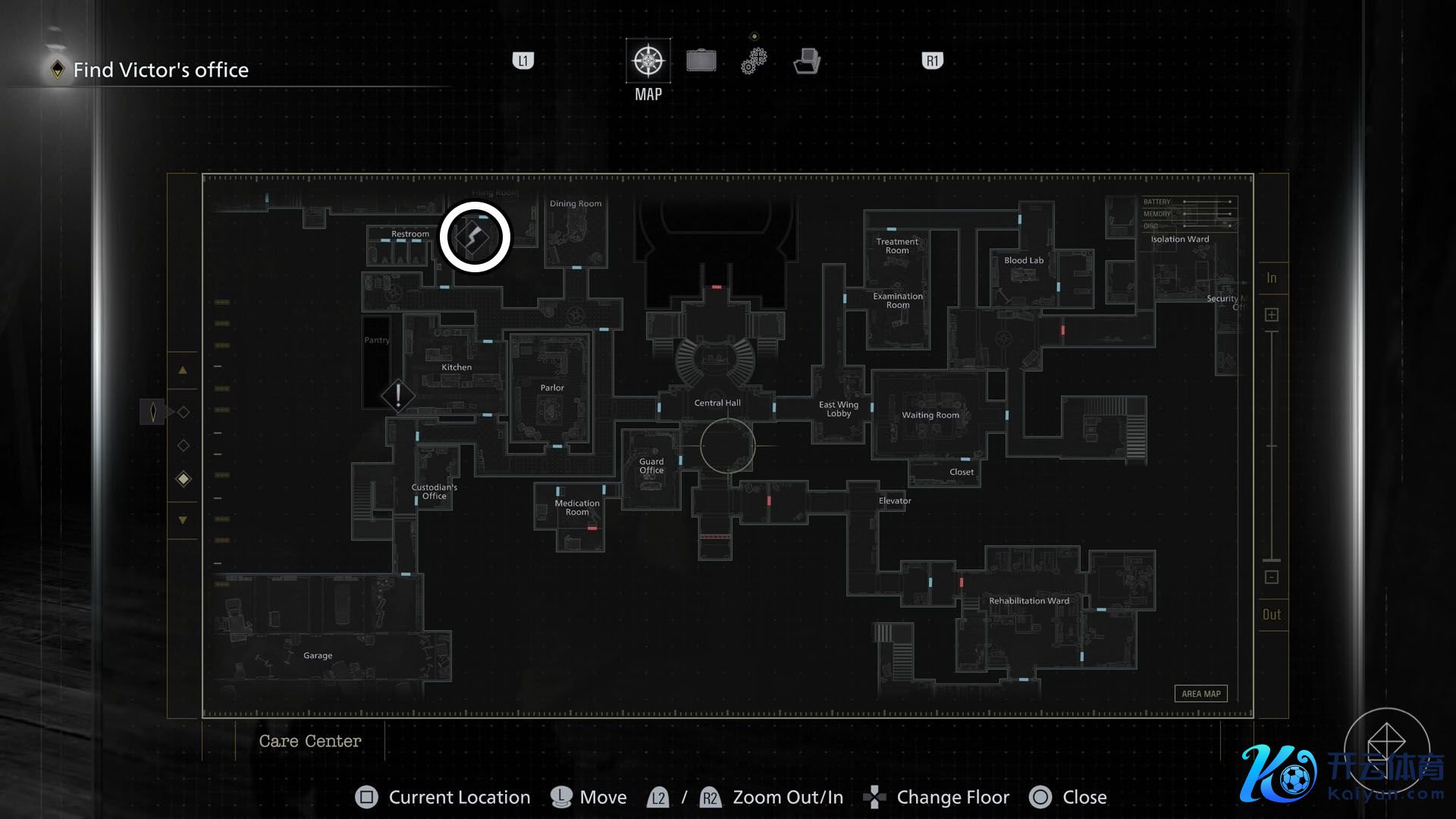The image size is (1456, 819).
Task: Click the Kaiyun watermark logo
Action: [1341, 773]
